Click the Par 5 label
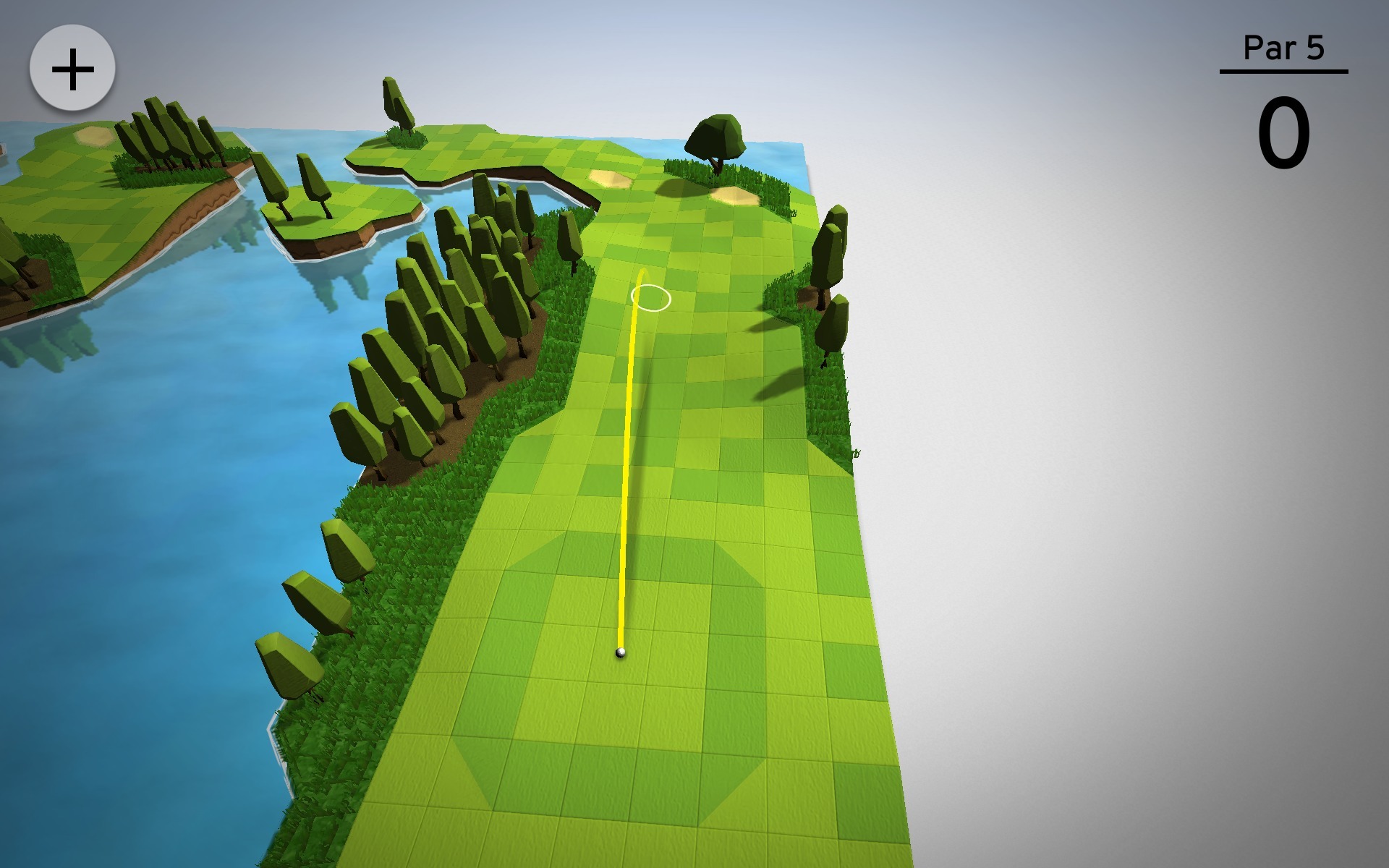Image resolution: width=1389 pixels, height=868 pixels. pos(1283,48)
